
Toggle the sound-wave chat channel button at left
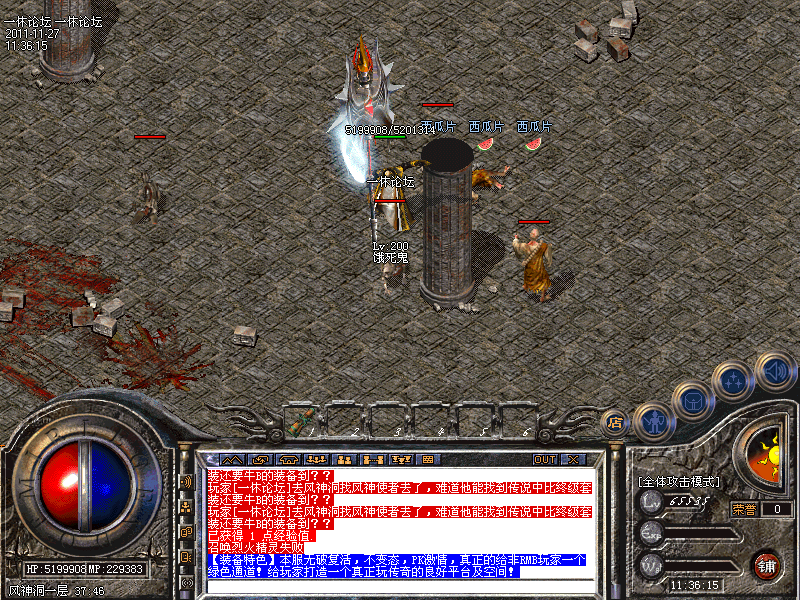coord(186,481)
